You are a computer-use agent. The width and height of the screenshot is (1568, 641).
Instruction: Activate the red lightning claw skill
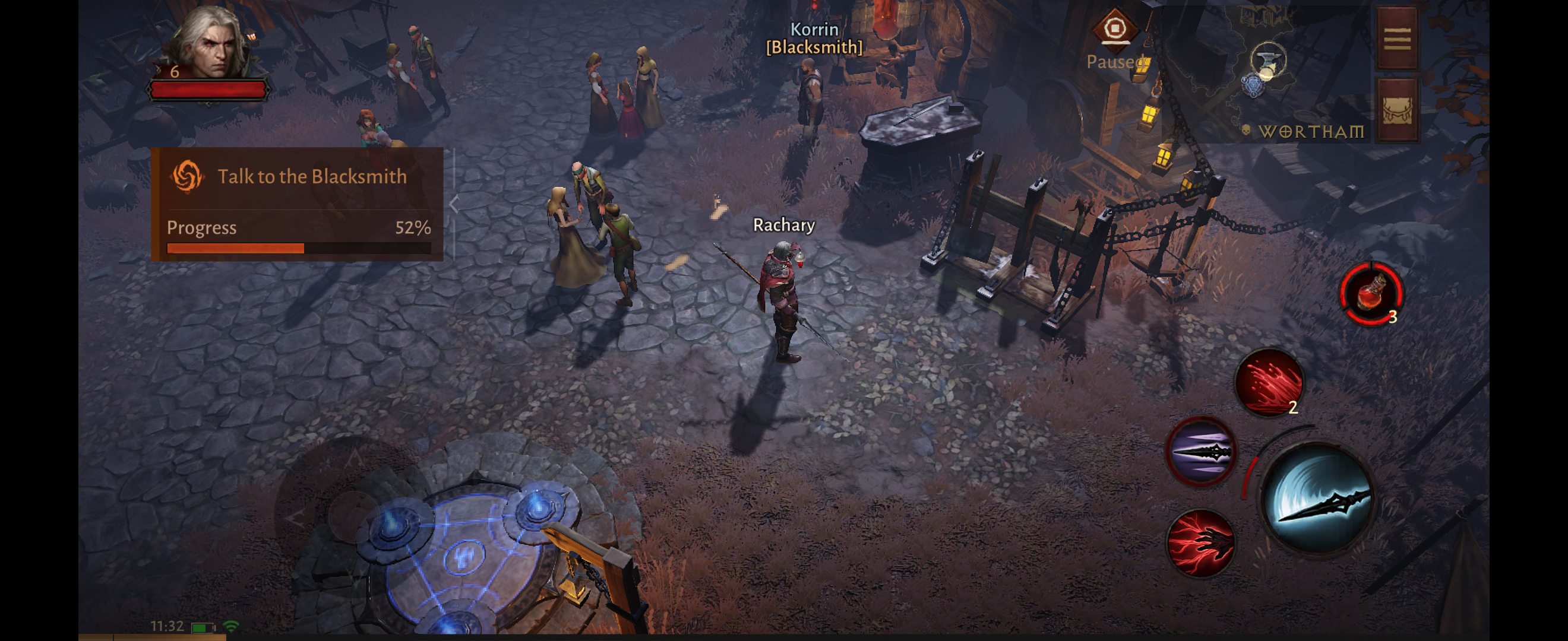pos(1200,543)
